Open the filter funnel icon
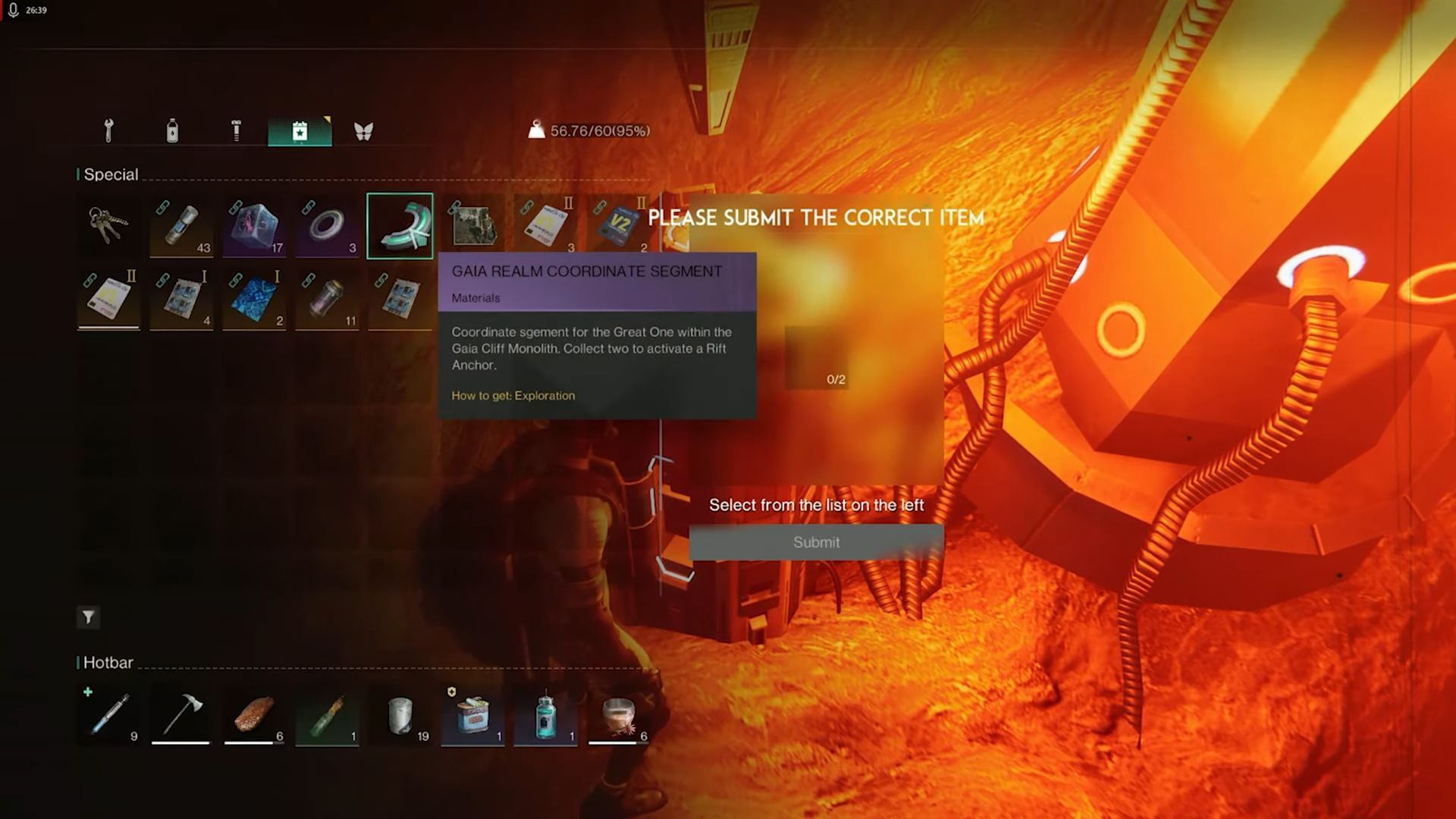Image resolution: width=1456 pixels, height=819 pixels. pos(88,617)
